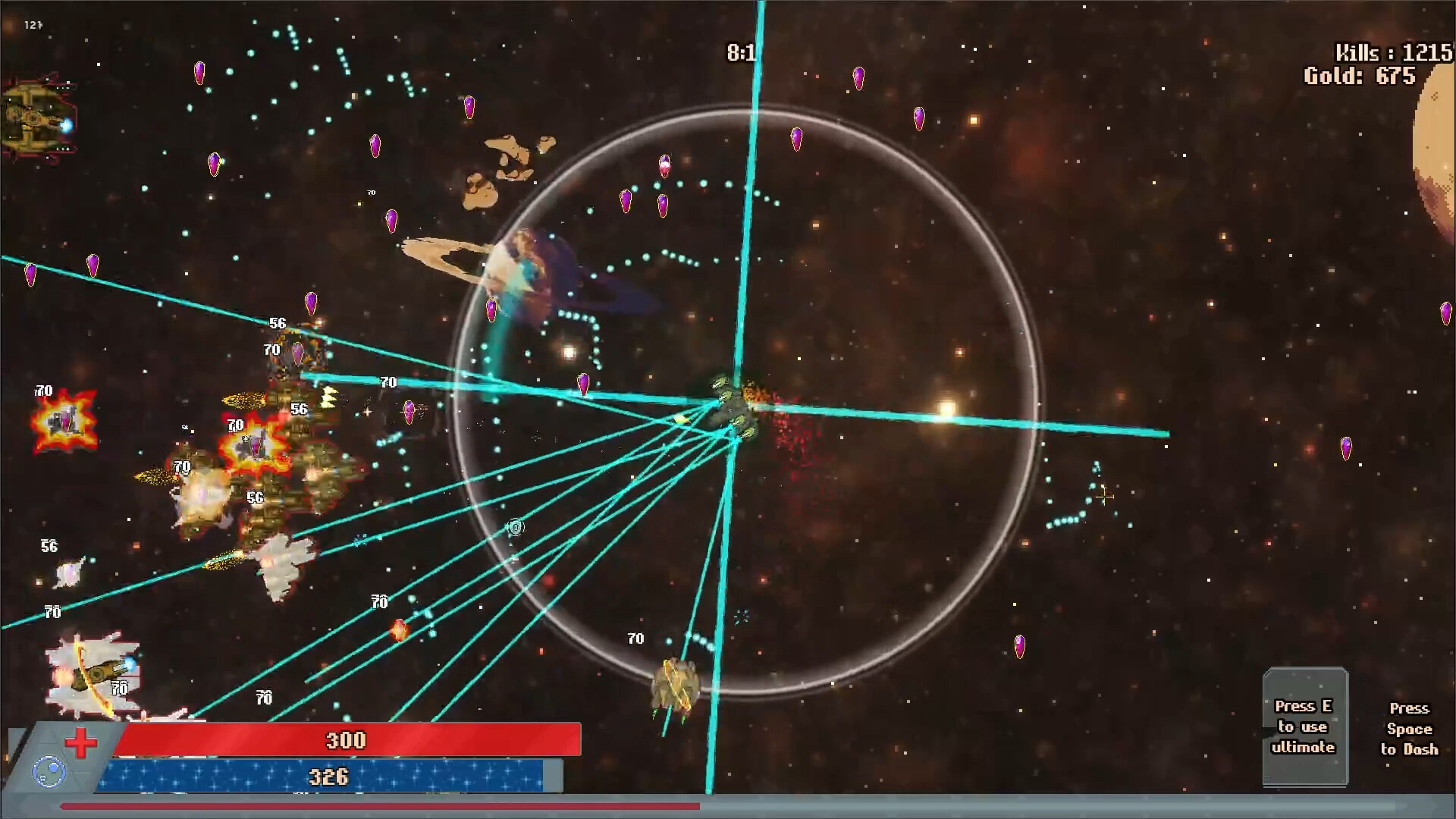
Task: Click the targeting crosshair marker on the right
Action: pos(1104,496)
